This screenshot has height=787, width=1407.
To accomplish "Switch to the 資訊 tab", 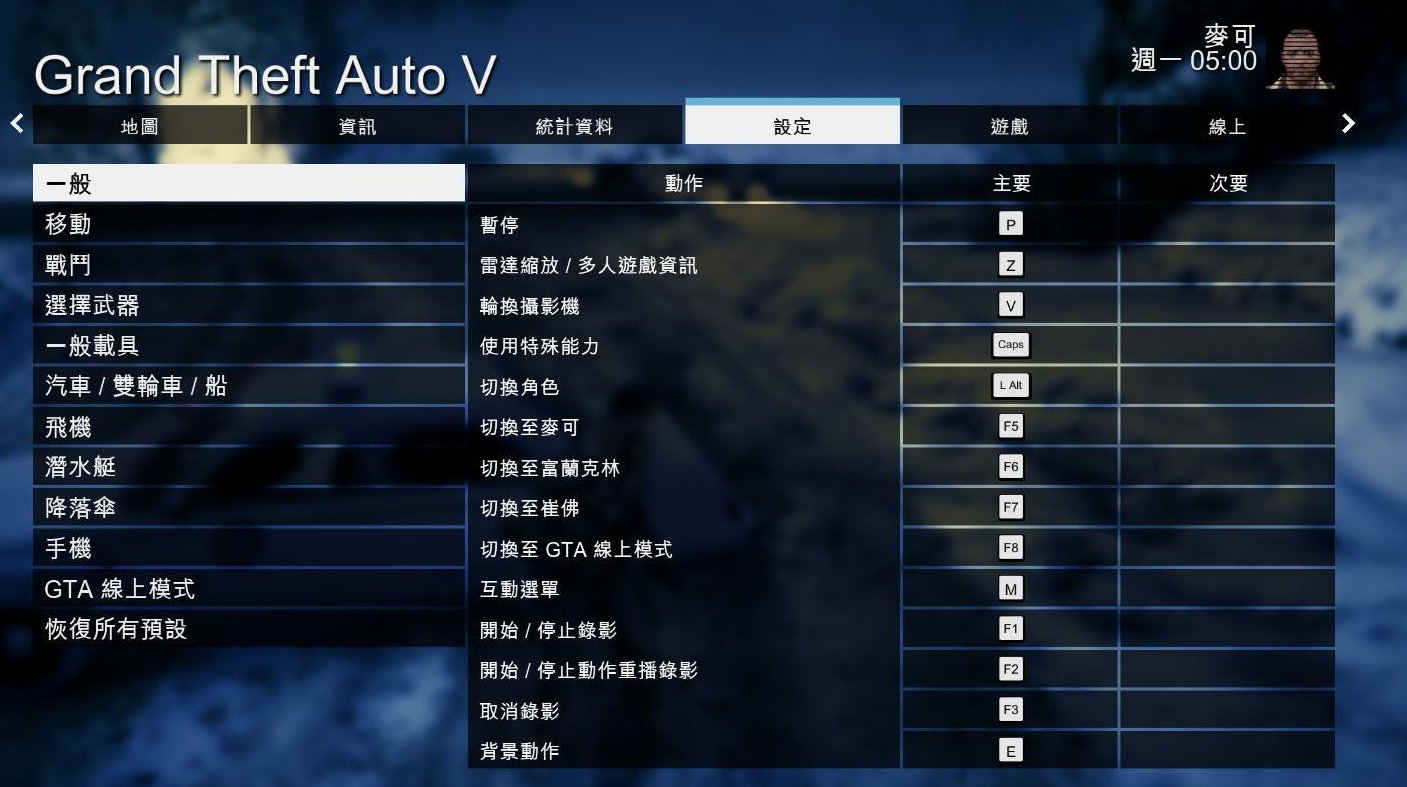I will [355, 126].
